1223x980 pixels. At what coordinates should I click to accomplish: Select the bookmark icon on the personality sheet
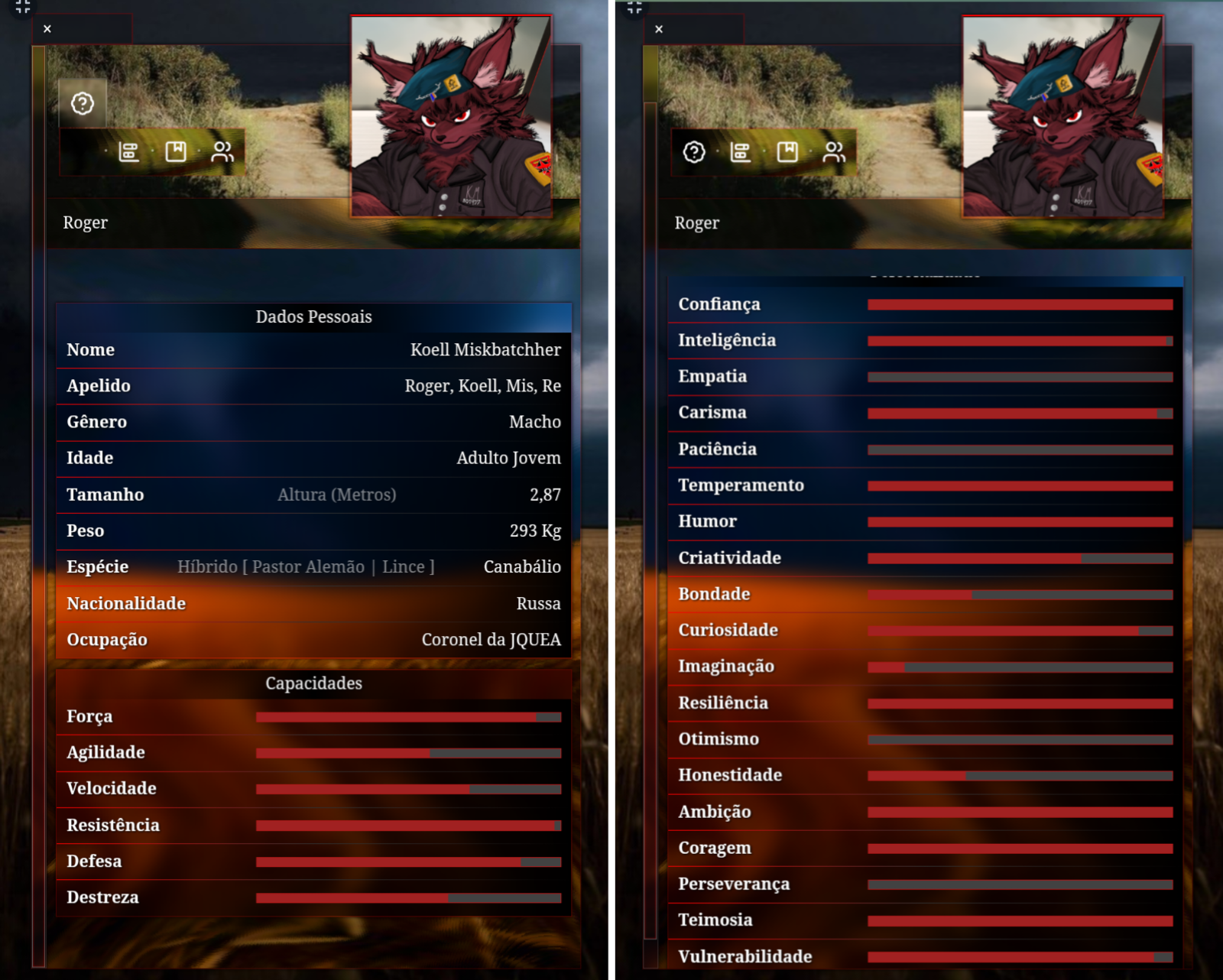coord(787,152)
